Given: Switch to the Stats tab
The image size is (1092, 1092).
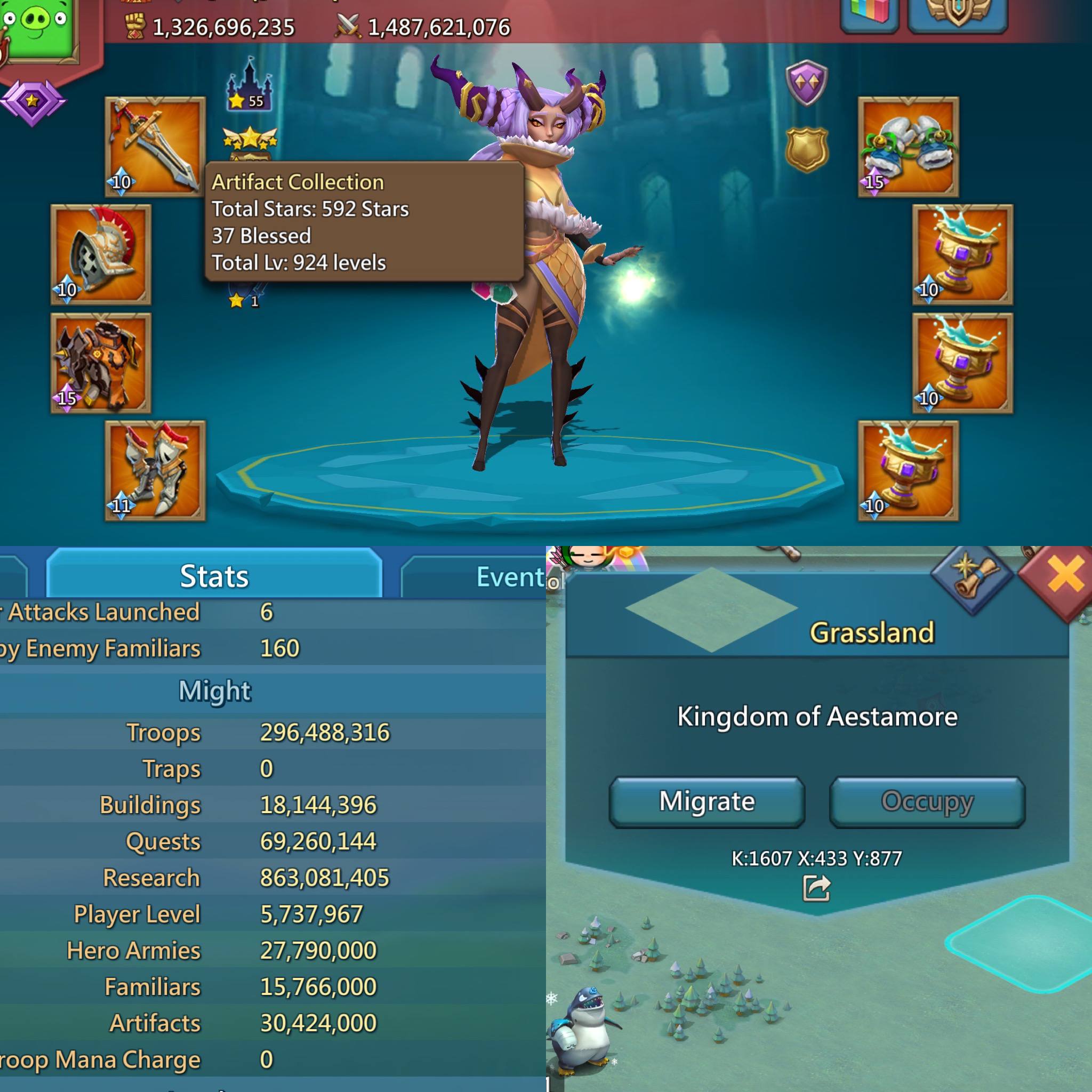Looking at the screenshot, I should 214,576.
